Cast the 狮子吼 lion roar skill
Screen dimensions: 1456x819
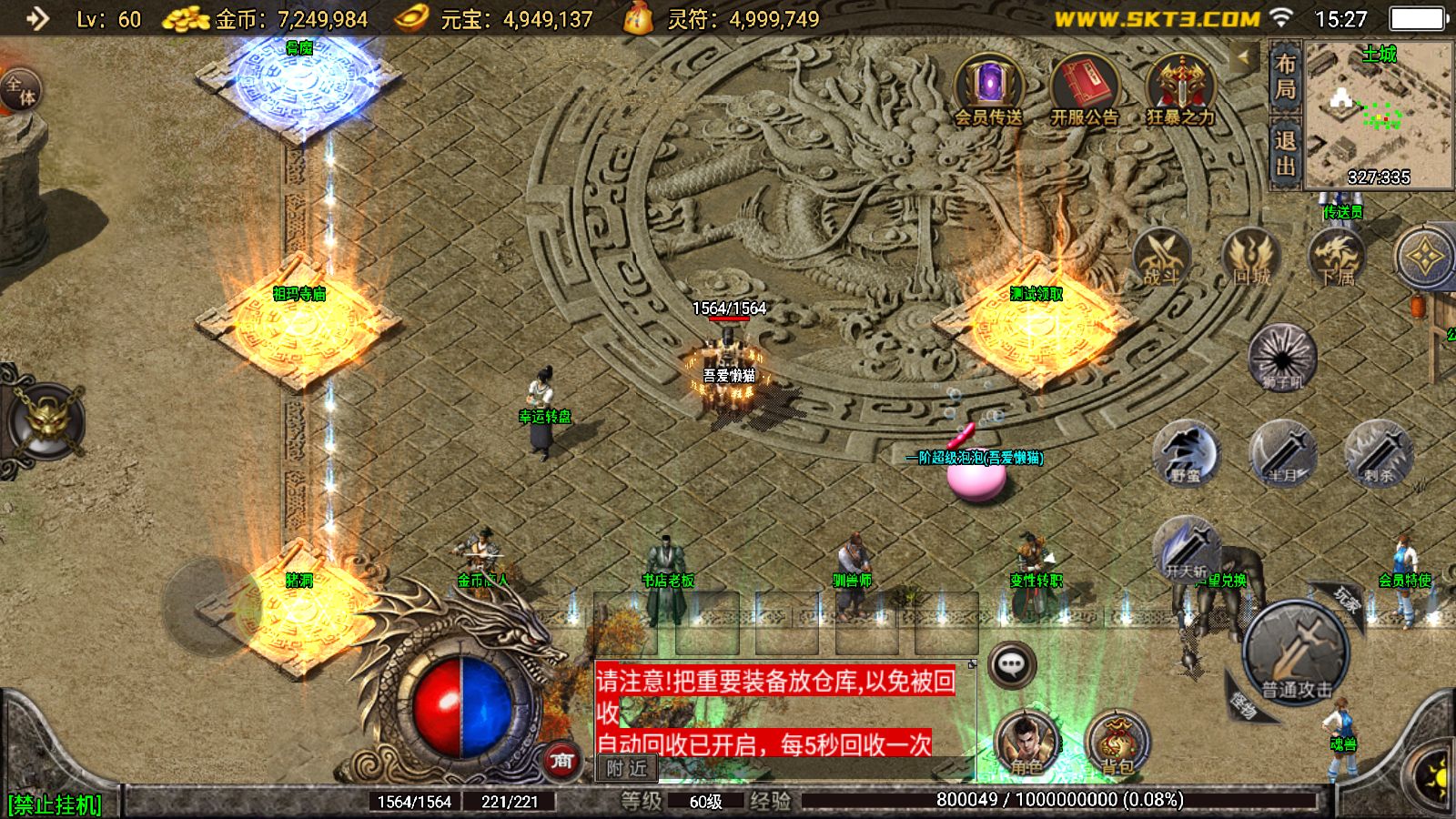click(1282, 356)
